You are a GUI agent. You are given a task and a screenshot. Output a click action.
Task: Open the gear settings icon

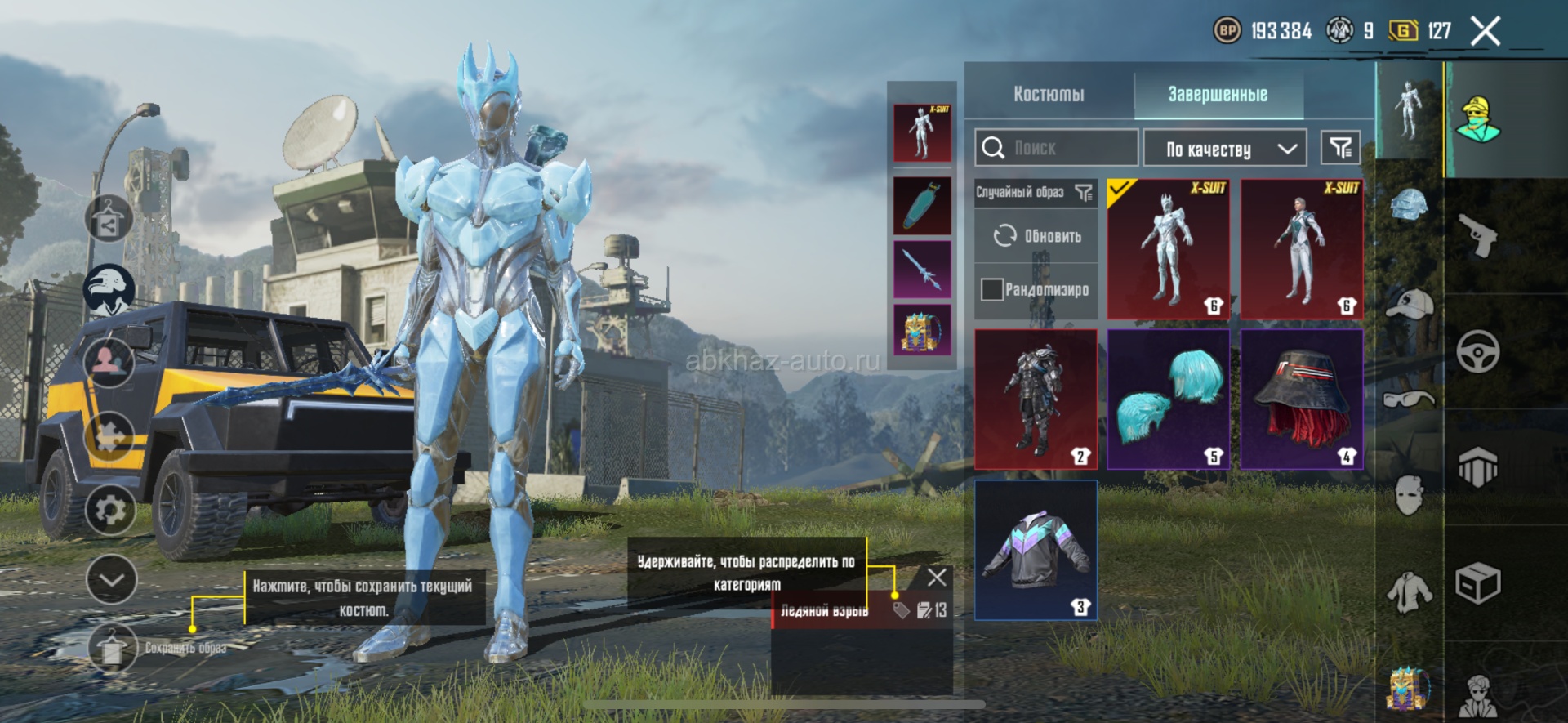point(110,511)
